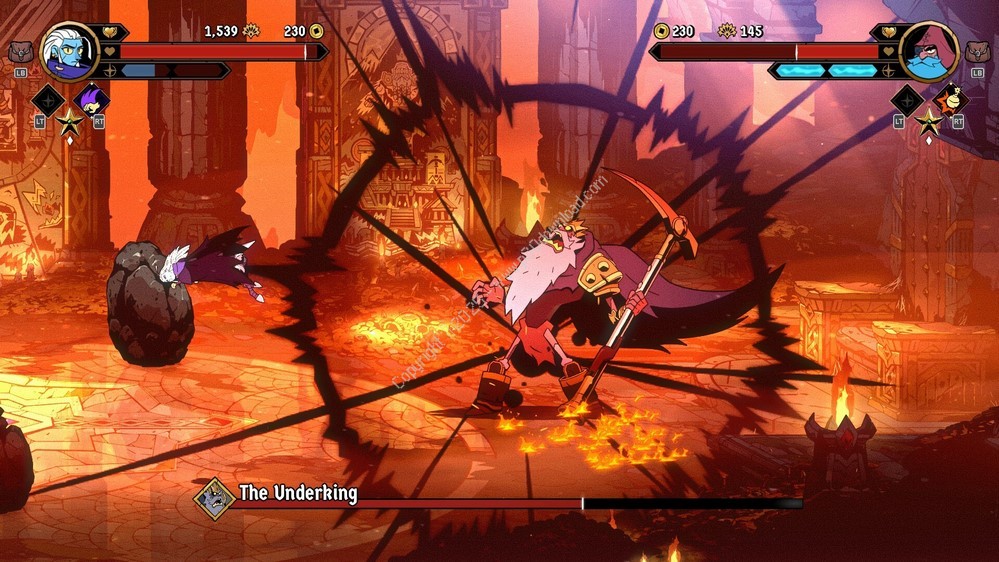999x562 pixels.
Task: Click the red-hooded bearded character portrait
Action: 928,51
